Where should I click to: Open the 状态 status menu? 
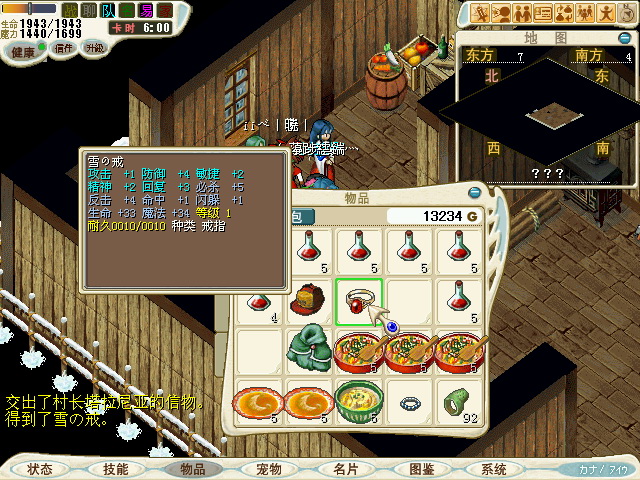click(x=41, y=468)
